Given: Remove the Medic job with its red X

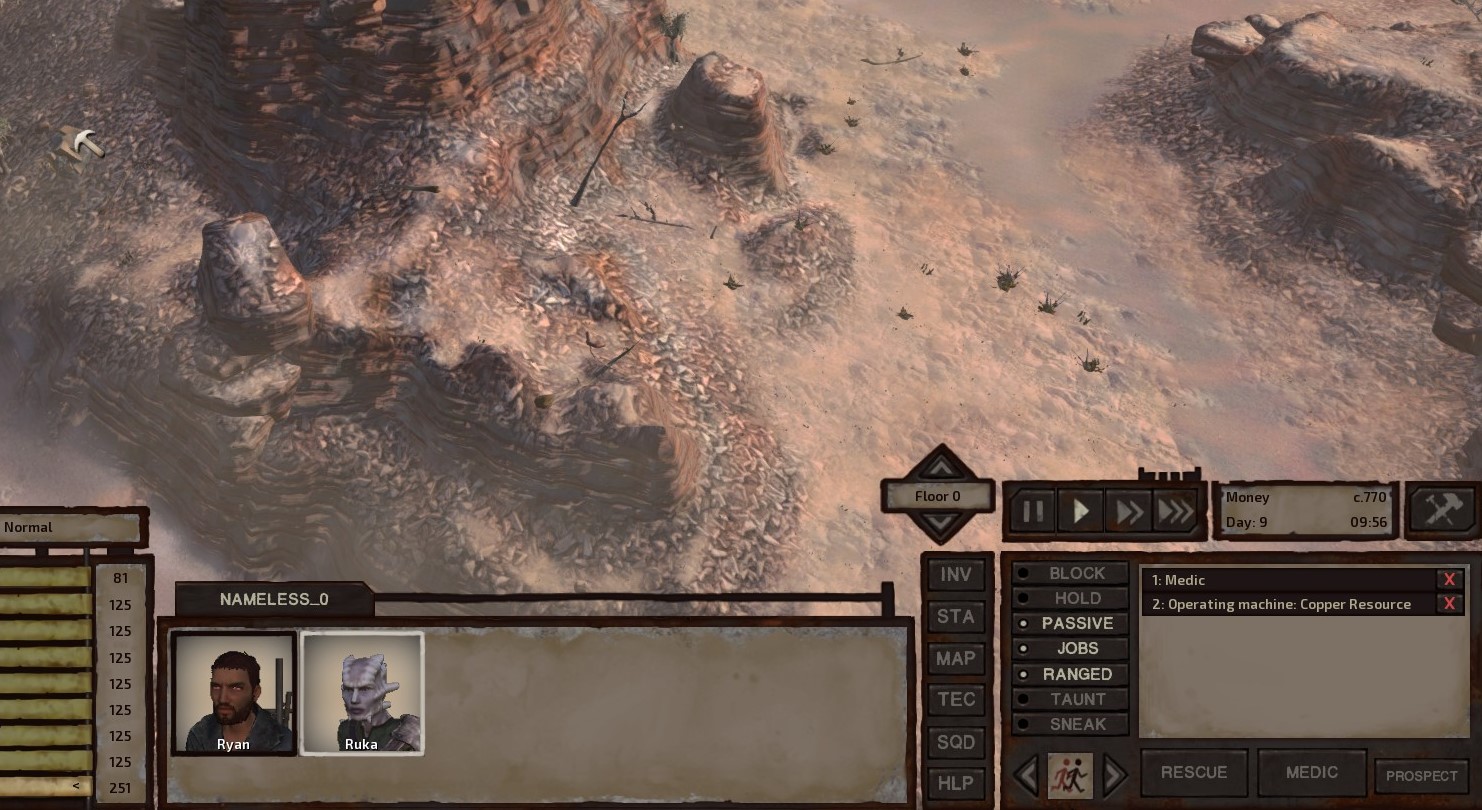Looking at the screenshot, I should (1449, 579).
